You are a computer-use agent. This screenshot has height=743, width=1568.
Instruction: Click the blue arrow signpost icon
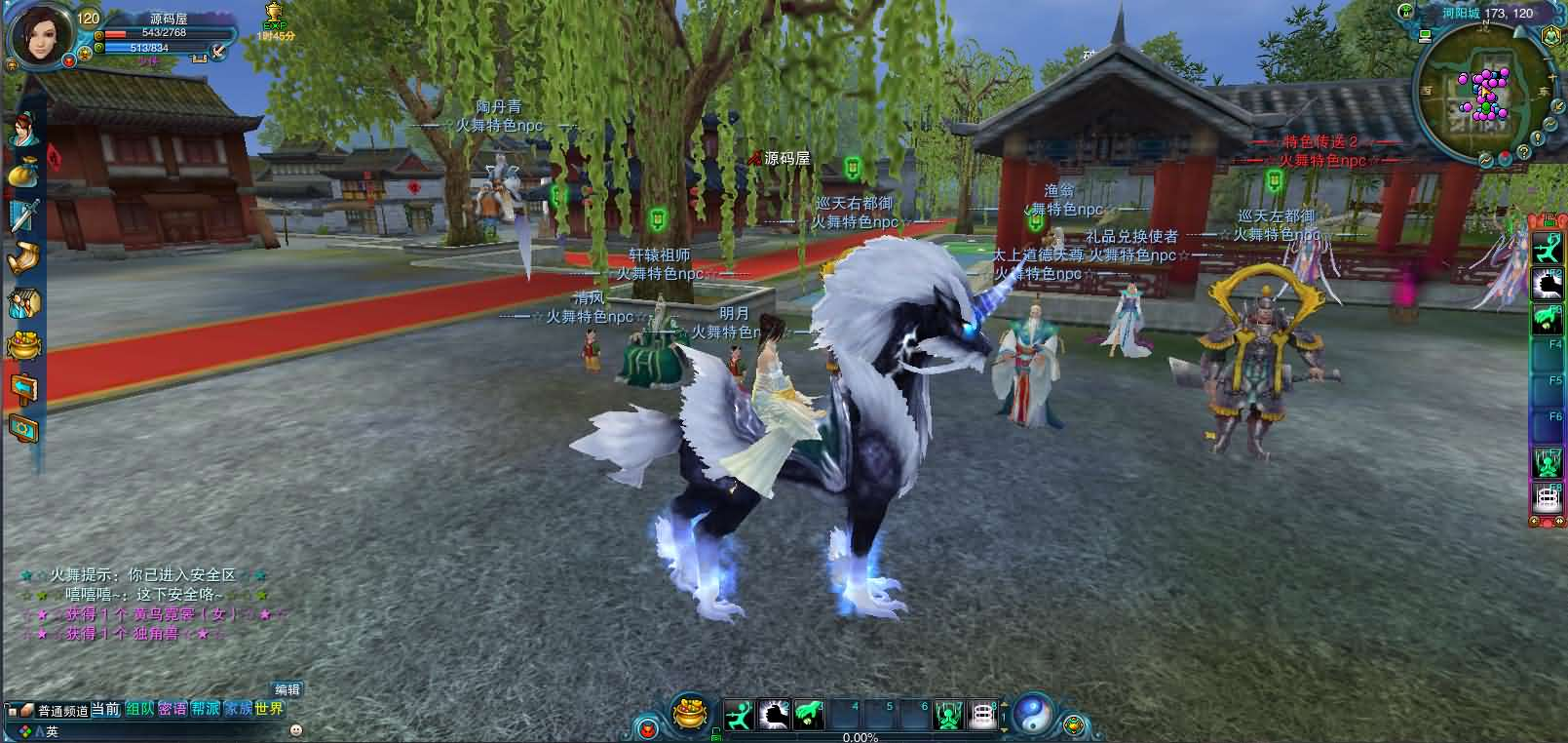tap(23, 387)
